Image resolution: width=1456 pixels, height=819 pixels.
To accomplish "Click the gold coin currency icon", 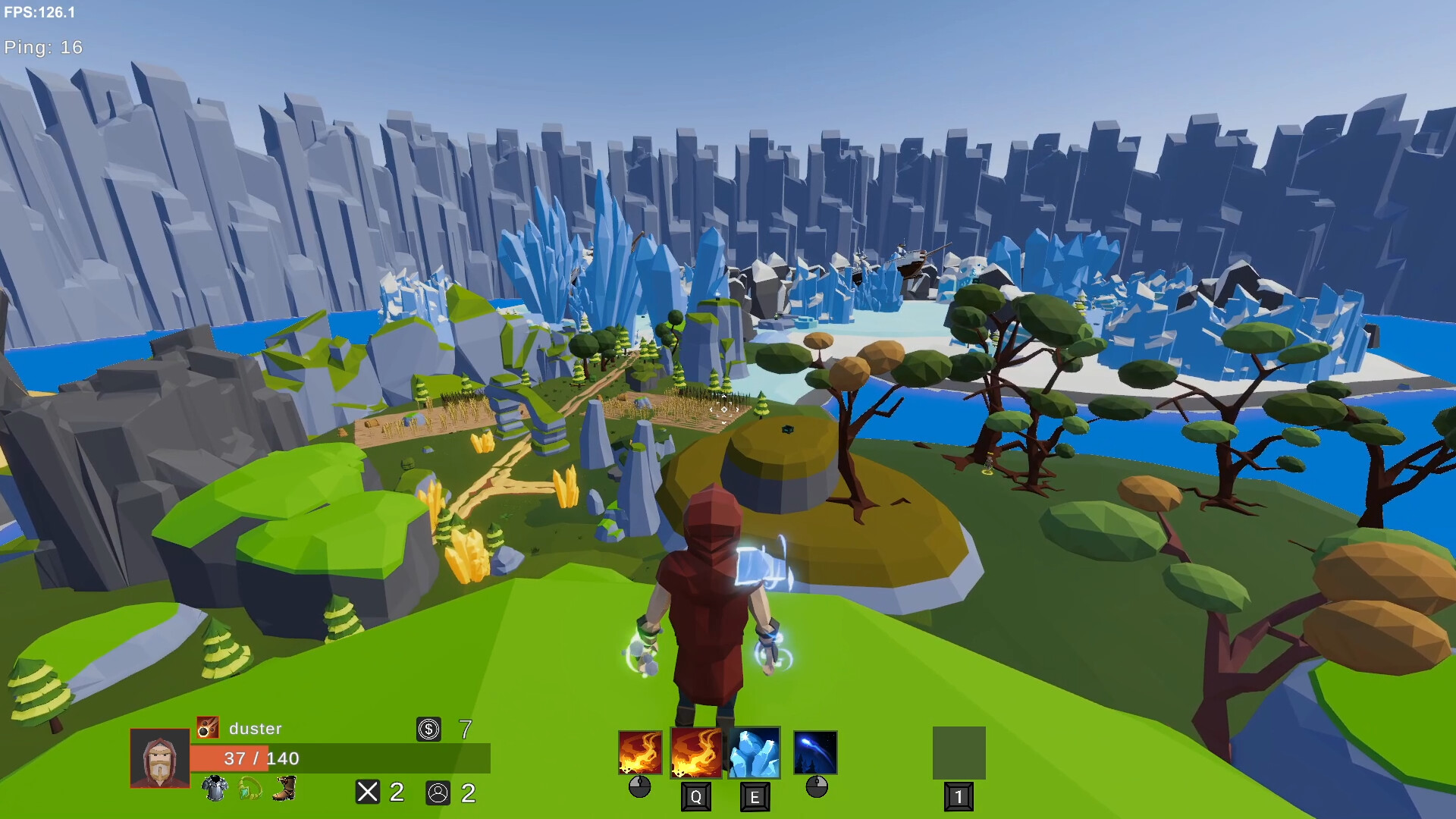I will (428, 728).
